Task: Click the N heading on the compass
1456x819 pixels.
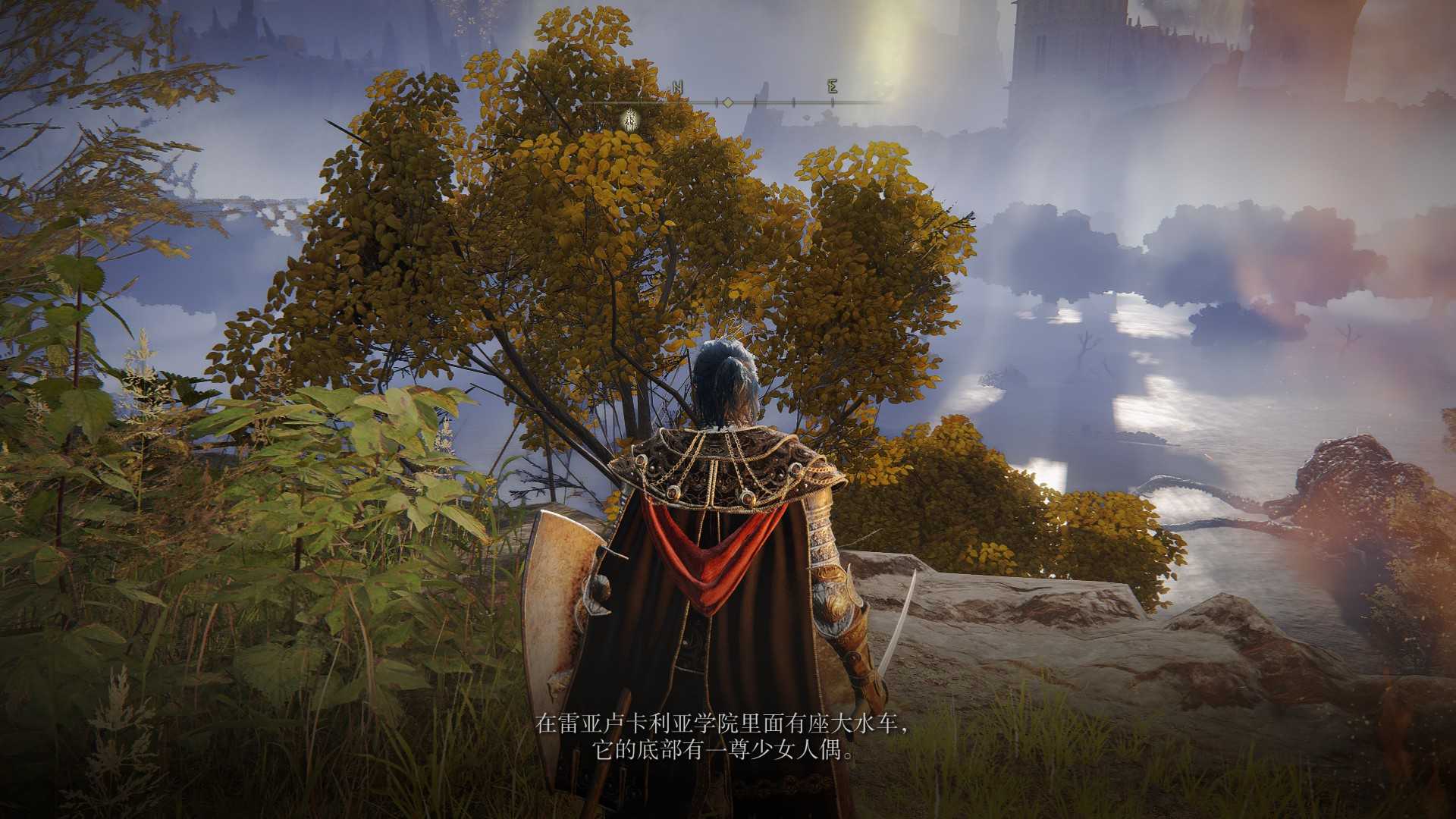Action: (x=677, y=88)
